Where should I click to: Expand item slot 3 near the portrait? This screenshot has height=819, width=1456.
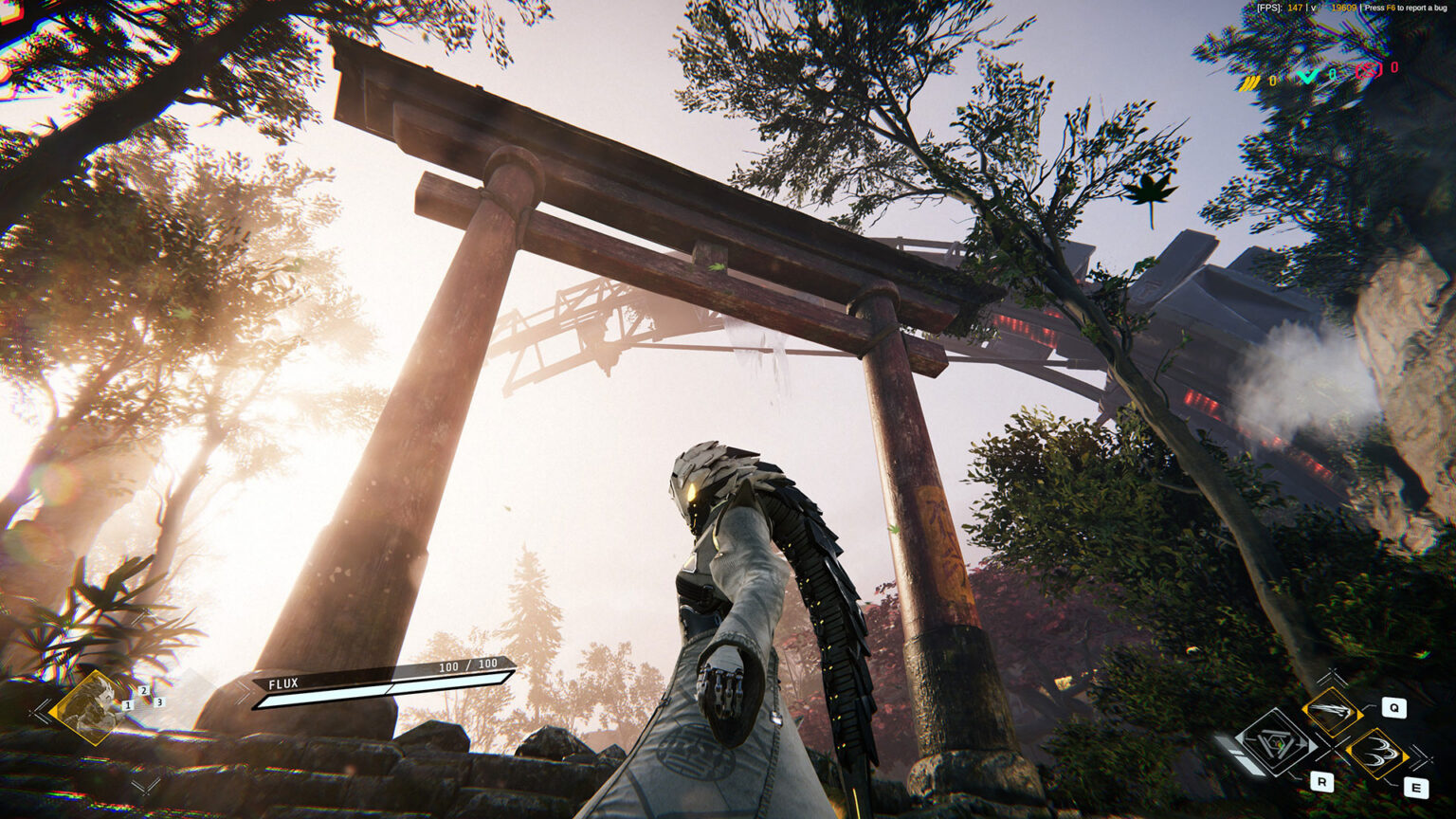[x=159, y=702]
